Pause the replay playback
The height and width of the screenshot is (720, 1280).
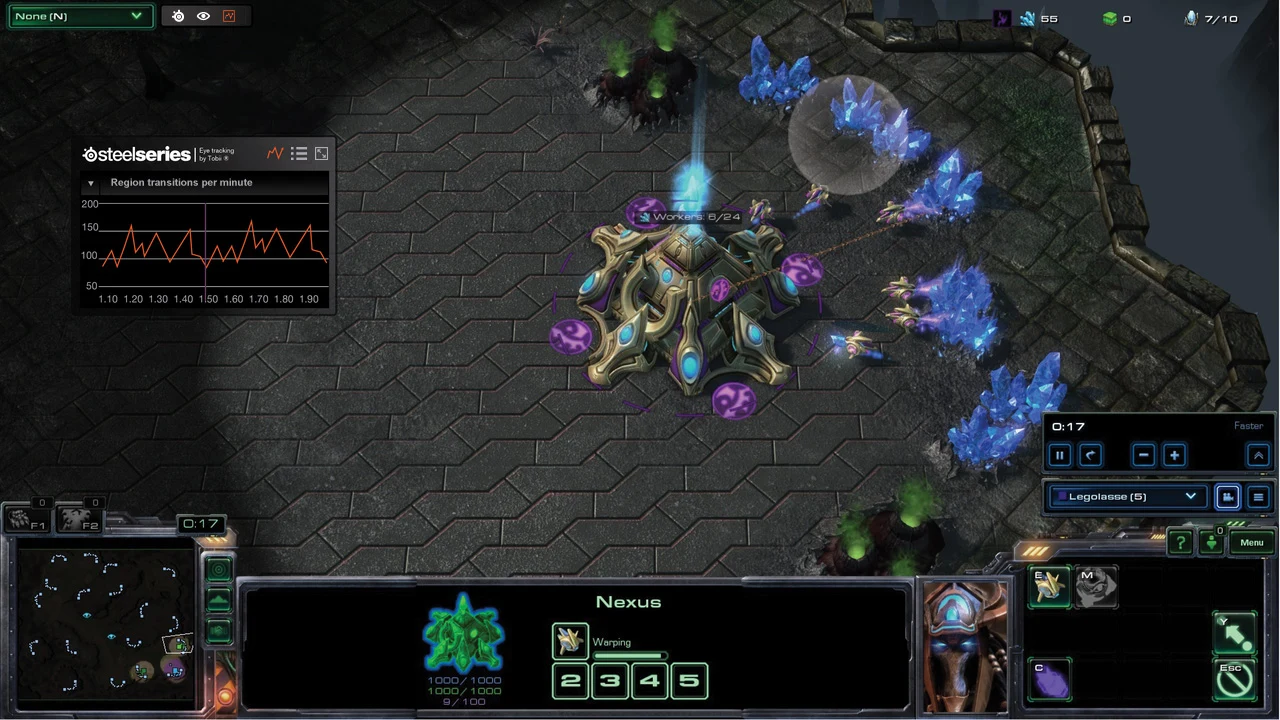(x=1060, y=455)
